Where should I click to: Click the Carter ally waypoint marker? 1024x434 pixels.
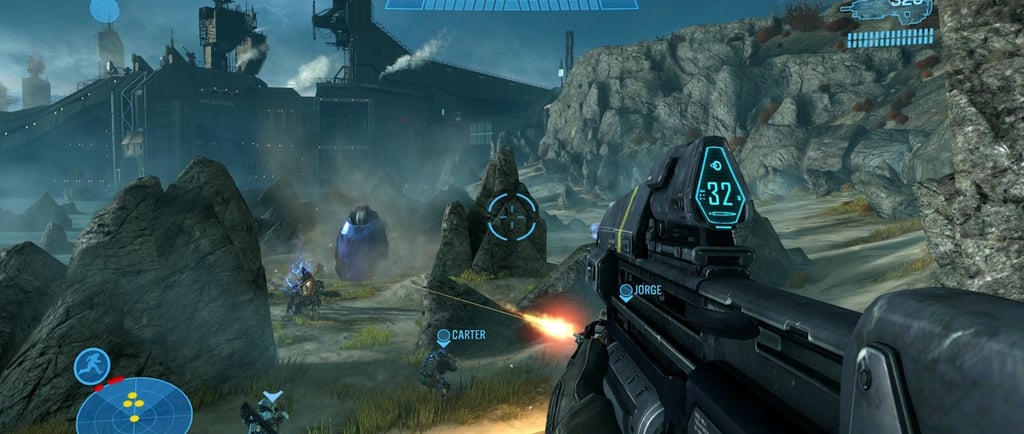(443, 338)
